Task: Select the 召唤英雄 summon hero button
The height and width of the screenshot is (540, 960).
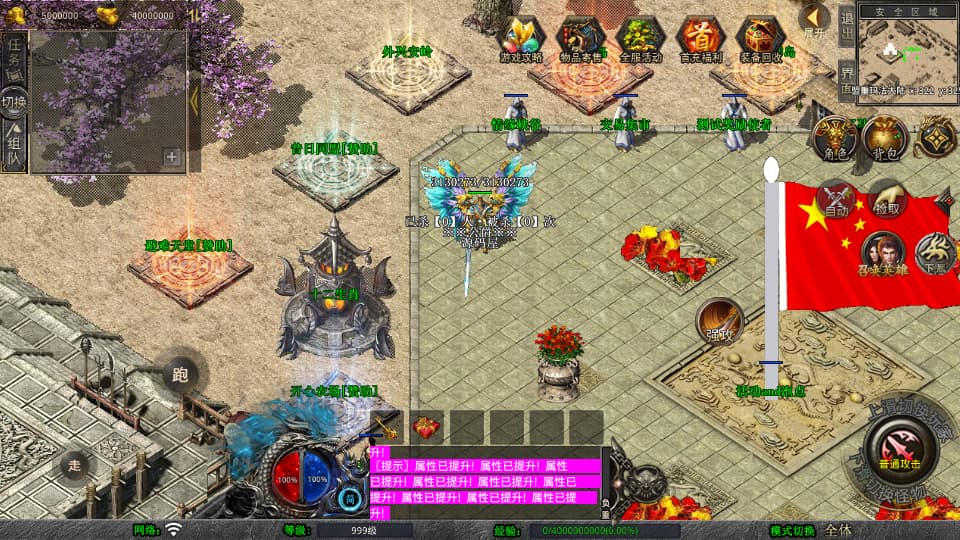Action: pos(884,255)
